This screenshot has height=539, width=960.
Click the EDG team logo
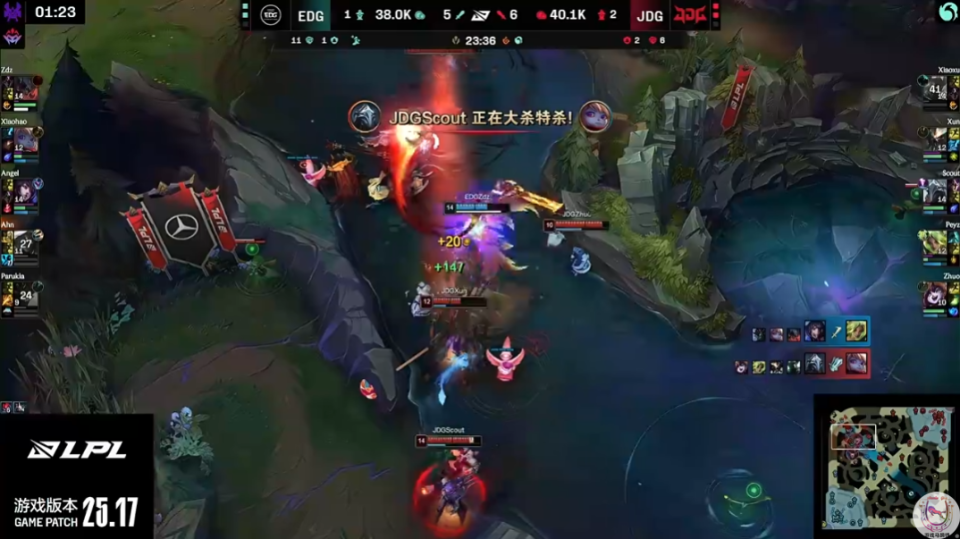[271, 15]
